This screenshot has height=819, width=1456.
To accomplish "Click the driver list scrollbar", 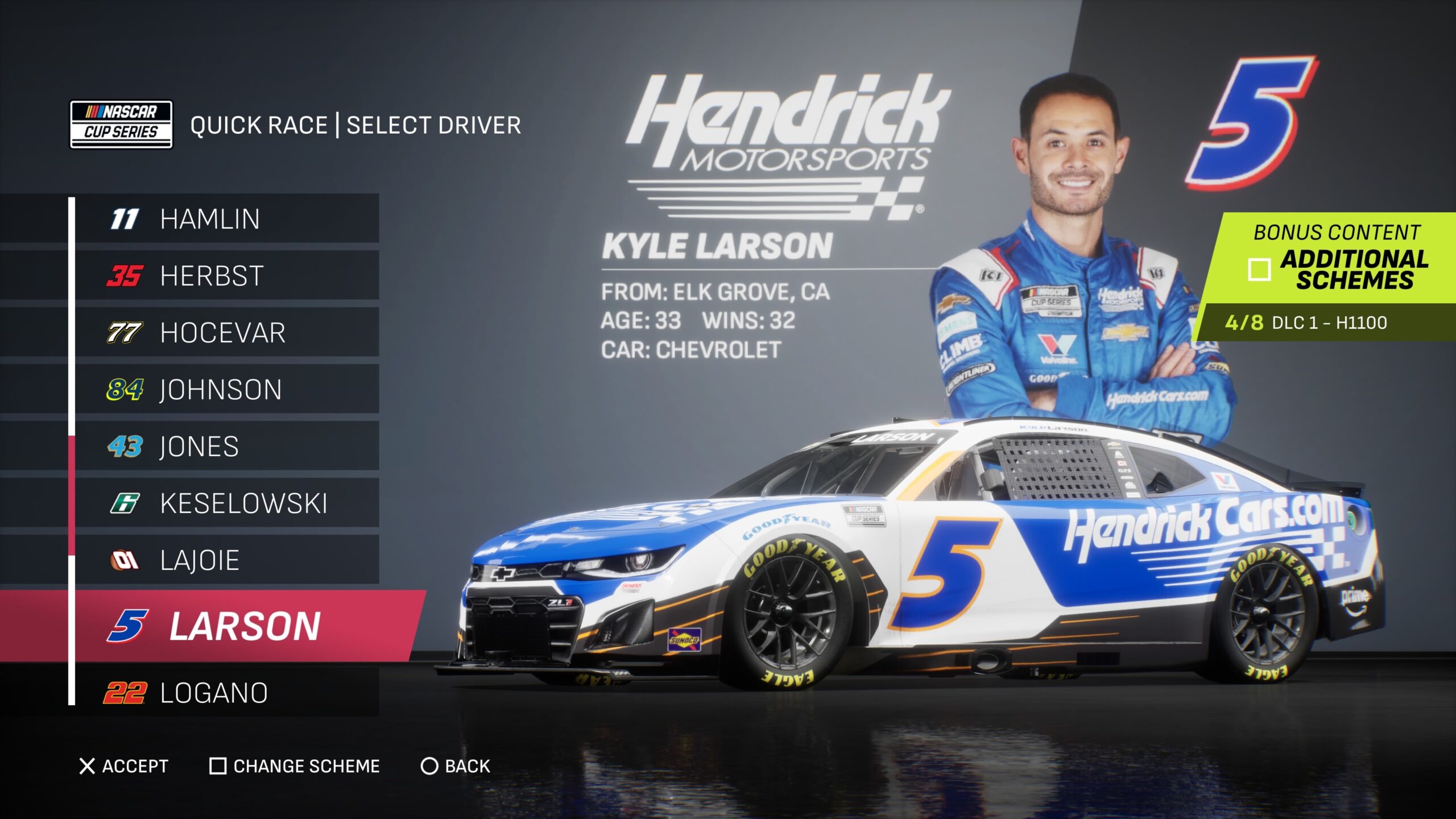I will click(x=72, y=495).
